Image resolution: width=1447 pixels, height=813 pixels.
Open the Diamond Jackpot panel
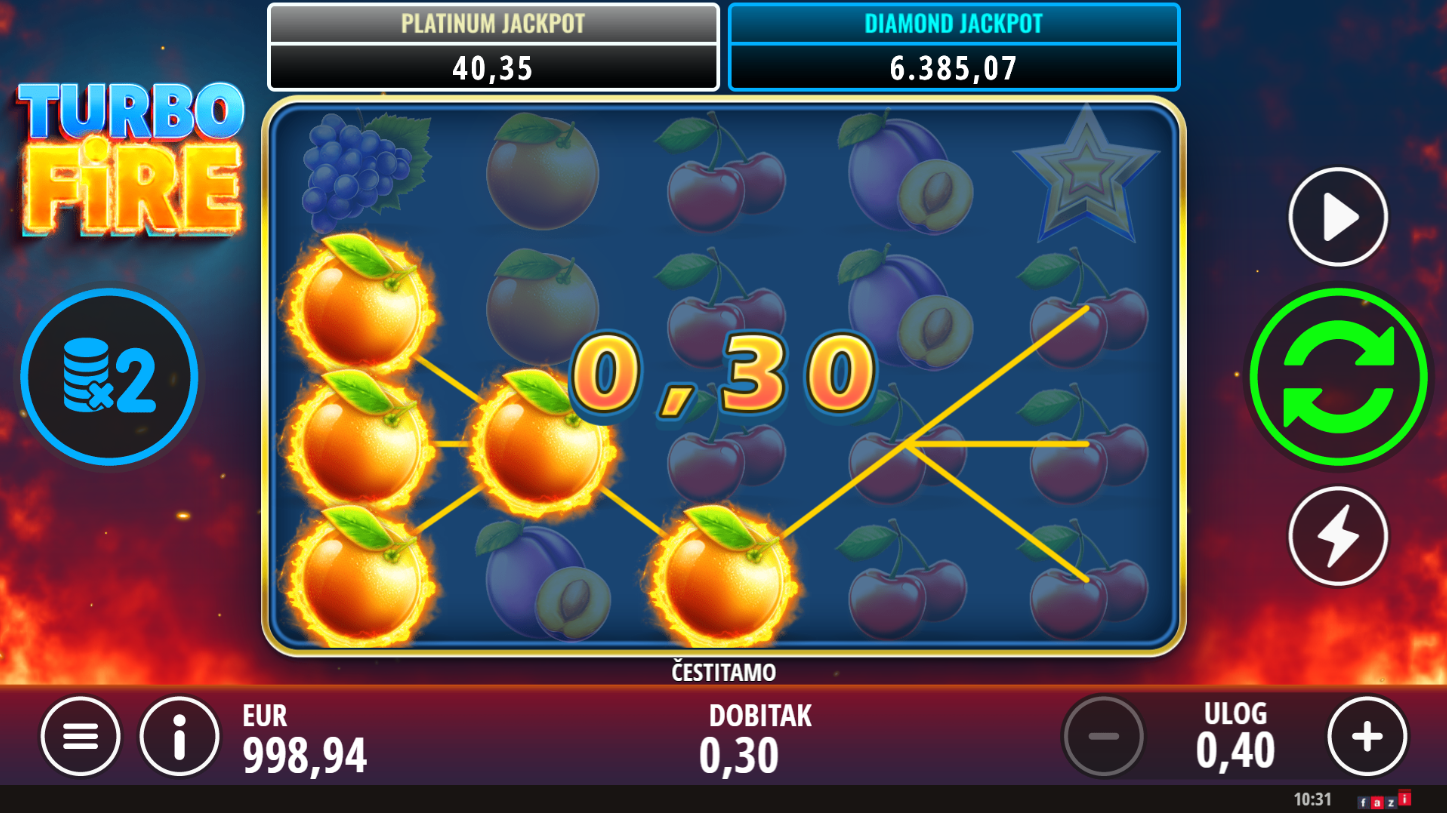pos(954,47)
